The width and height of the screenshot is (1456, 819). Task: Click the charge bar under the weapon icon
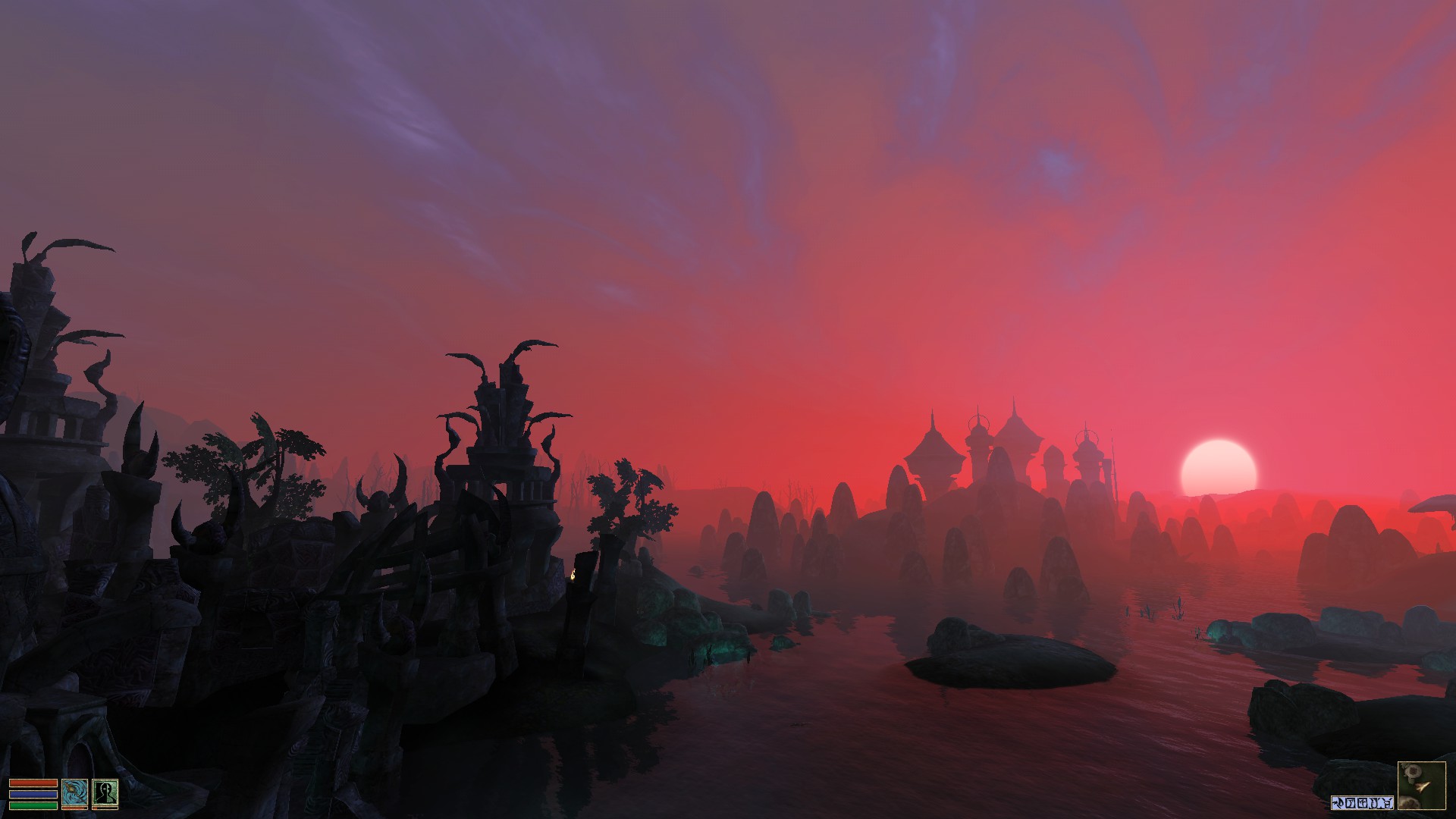[x=73, y=808]
